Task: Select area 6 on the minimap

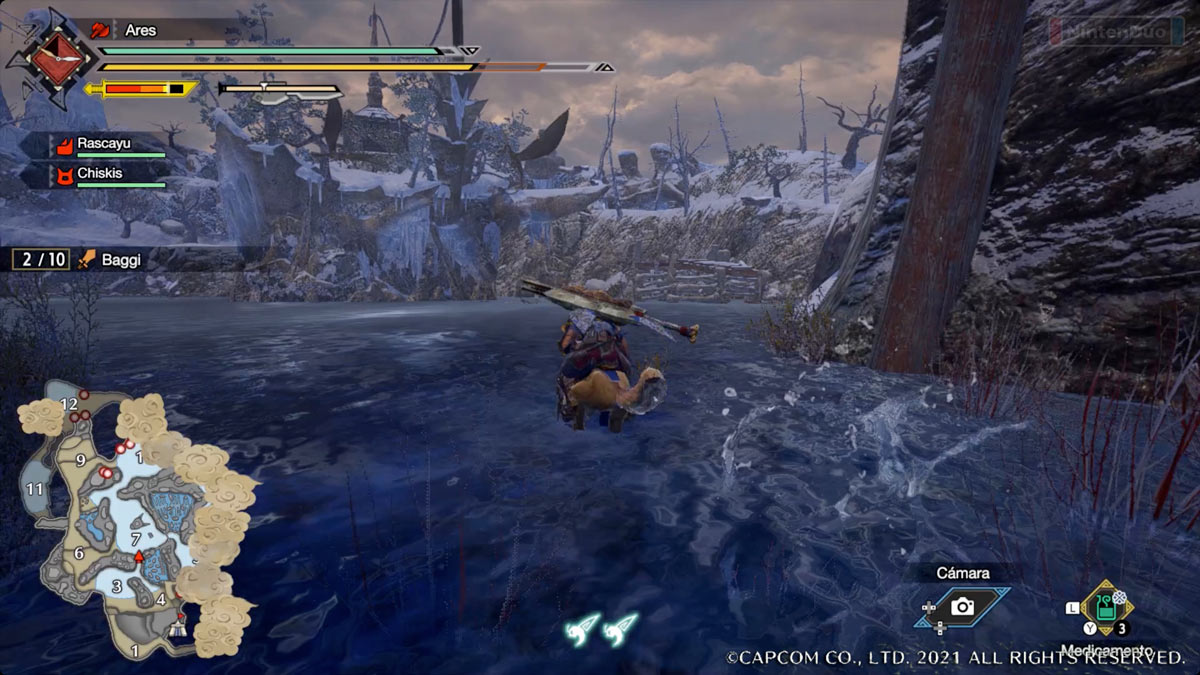Action: tap(79, 554)
